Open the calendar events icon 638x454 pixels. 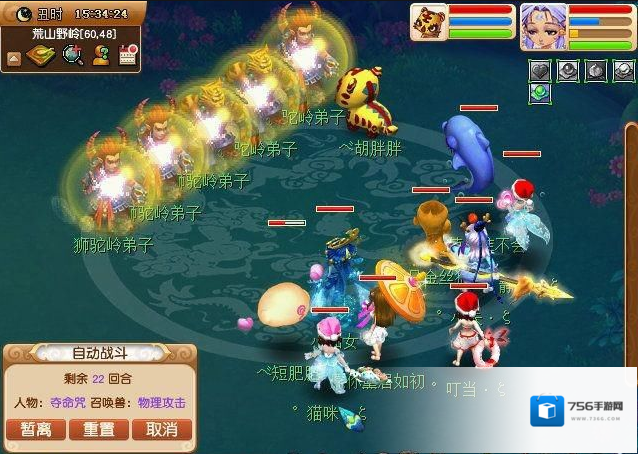(127, 56)
